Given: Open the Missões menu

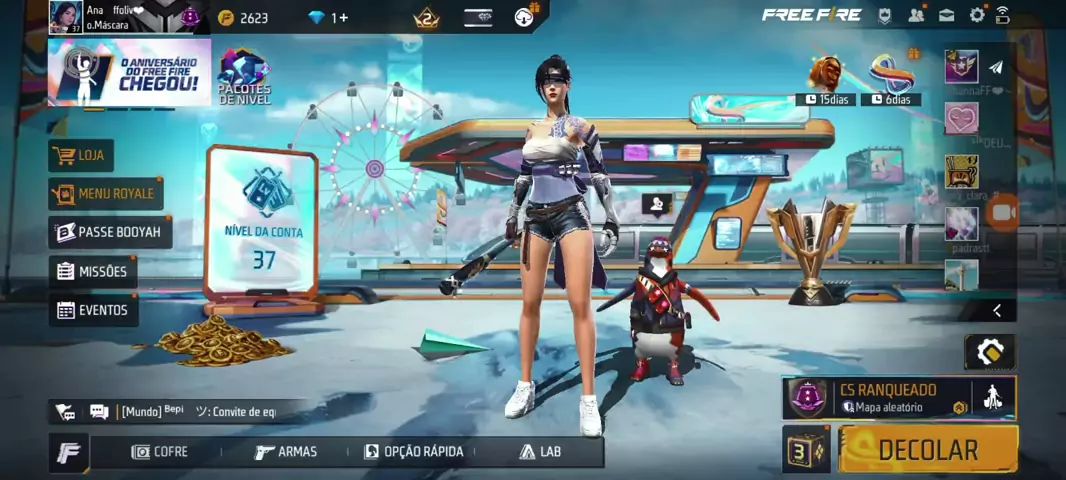Looking at the screenshot, I should 93,271.
